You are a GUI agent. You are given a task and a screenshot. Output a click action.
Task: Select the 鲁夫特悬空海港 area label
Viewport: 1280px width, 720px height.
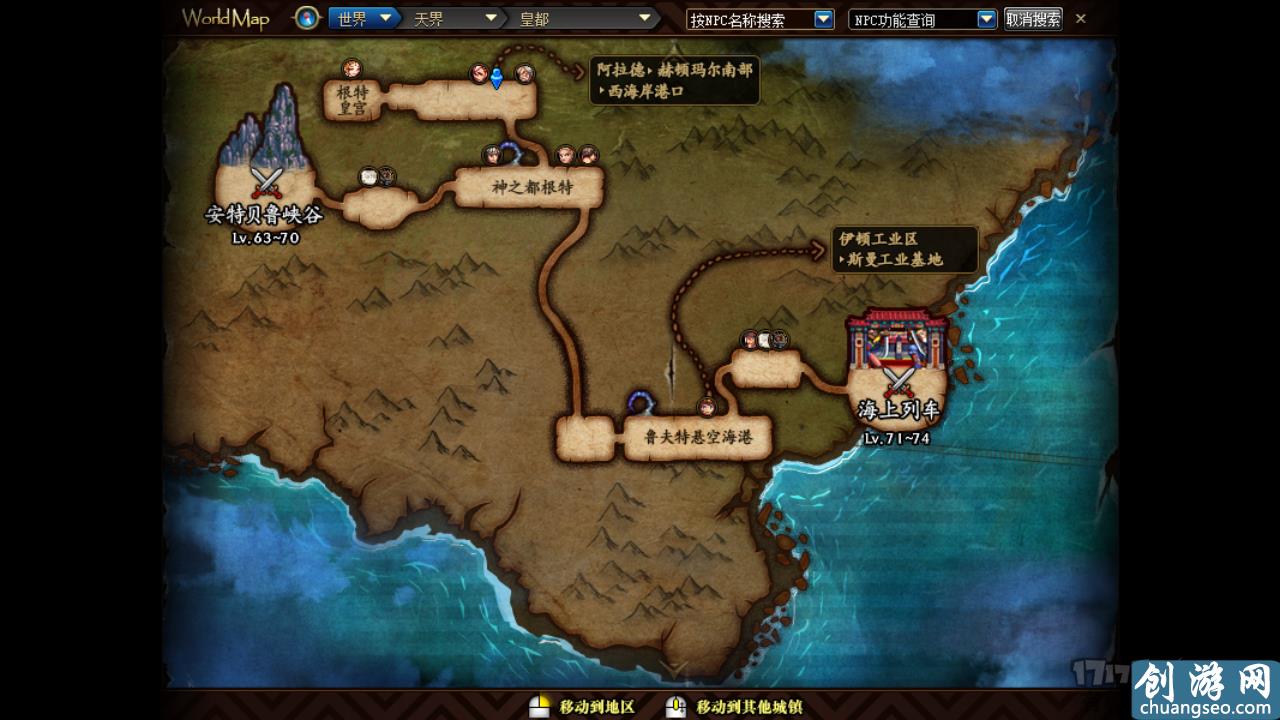[x=698, y=436]
